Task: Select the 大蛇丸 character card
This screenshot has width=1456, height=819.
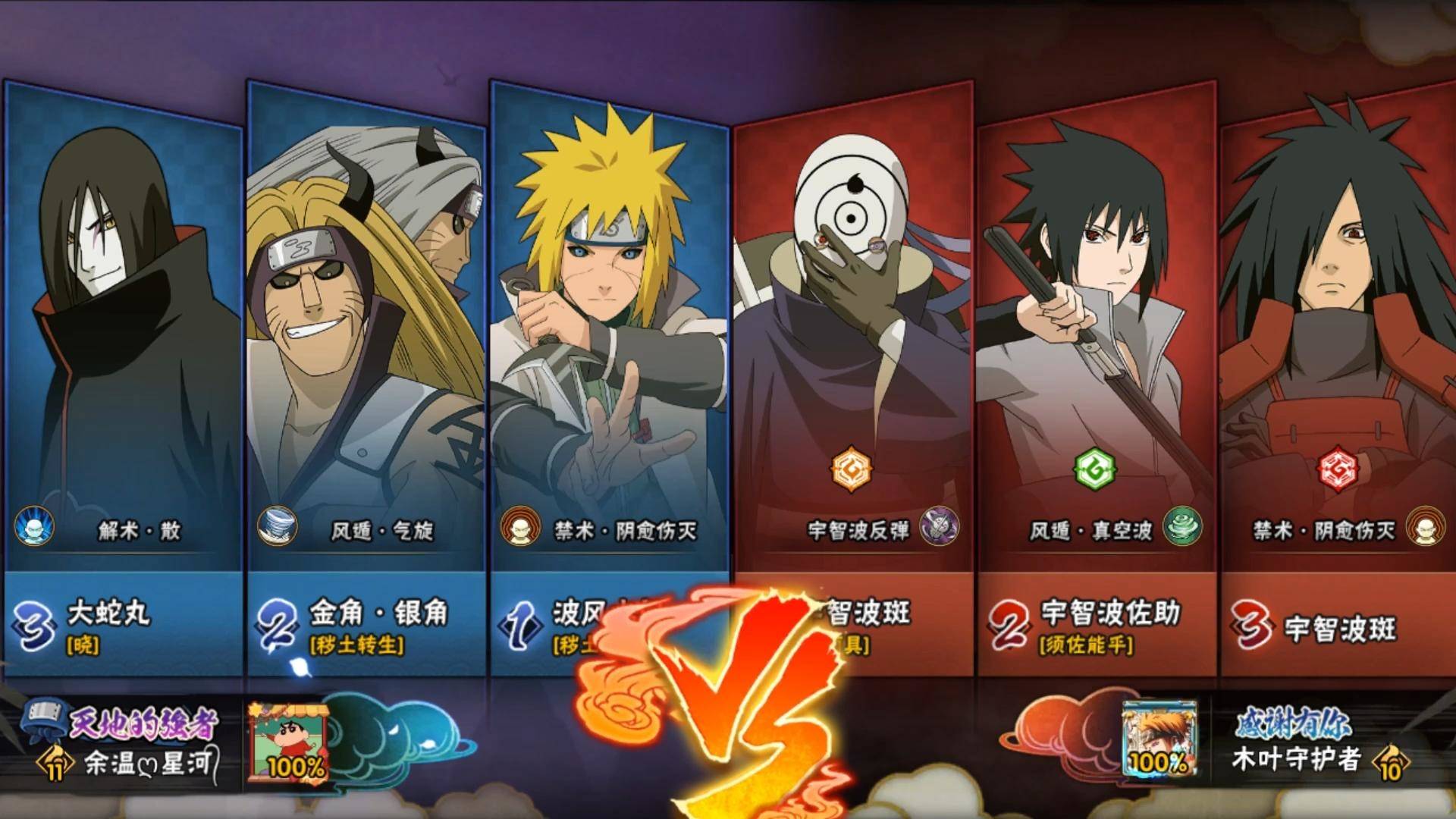Action: click(x=124, y=341)
